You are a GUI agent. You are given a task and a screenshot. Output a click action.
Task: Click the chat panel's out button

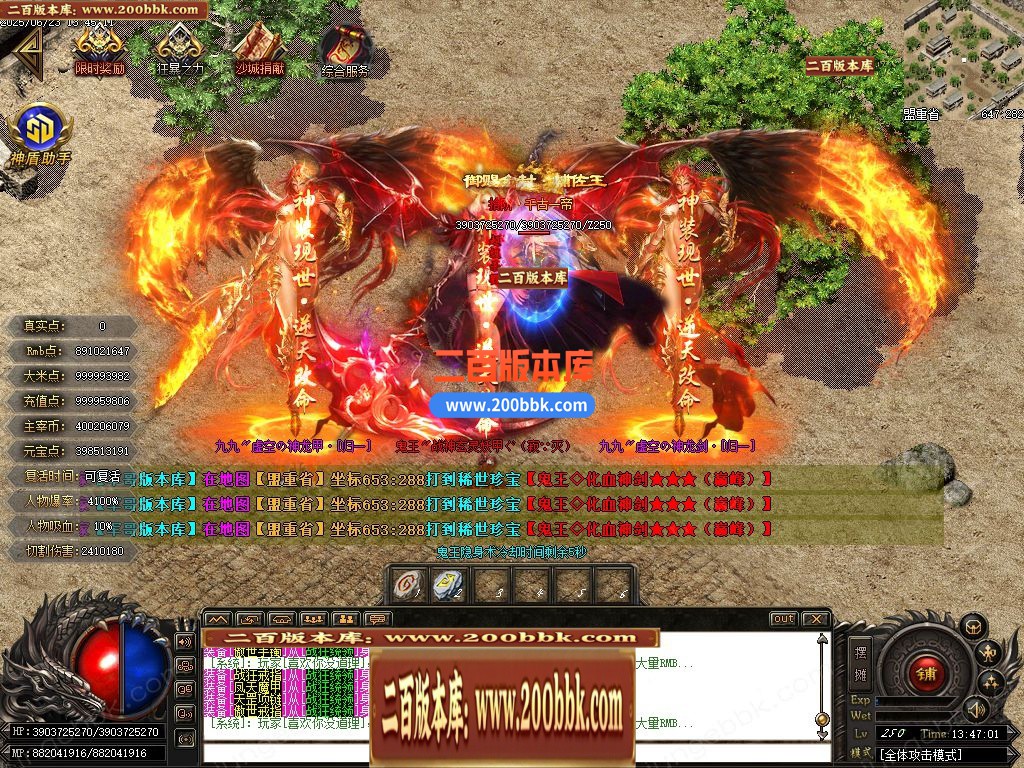coord(783,619)
